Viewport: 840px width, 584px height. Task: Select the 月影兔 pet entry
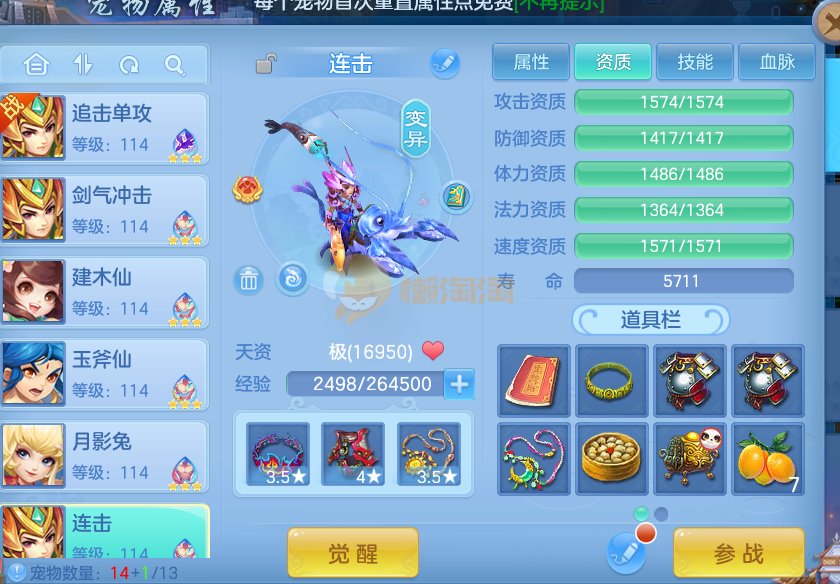pos(105,456)
